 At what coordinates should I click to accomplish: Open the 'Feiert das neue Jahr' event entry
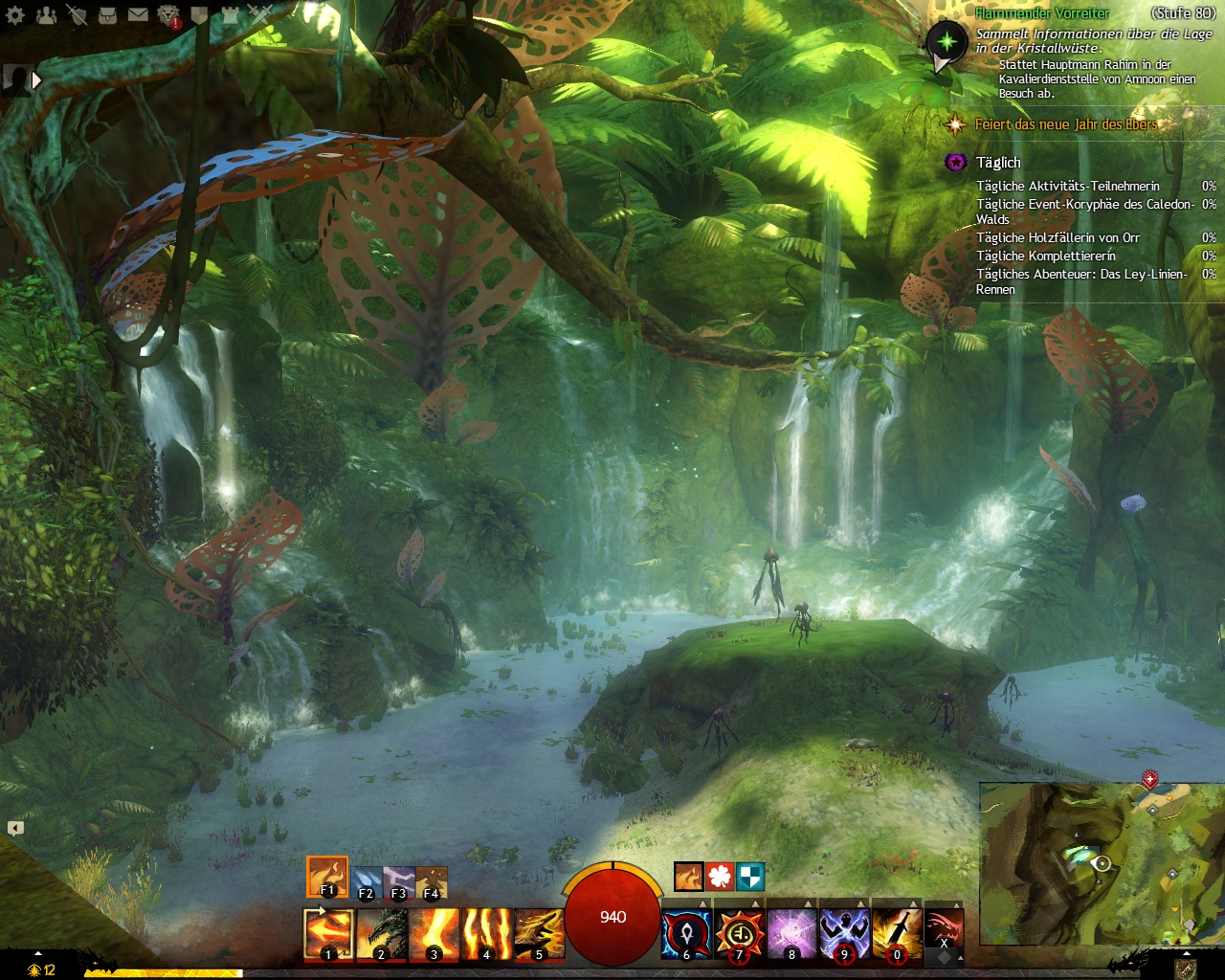click(1065, 124)
